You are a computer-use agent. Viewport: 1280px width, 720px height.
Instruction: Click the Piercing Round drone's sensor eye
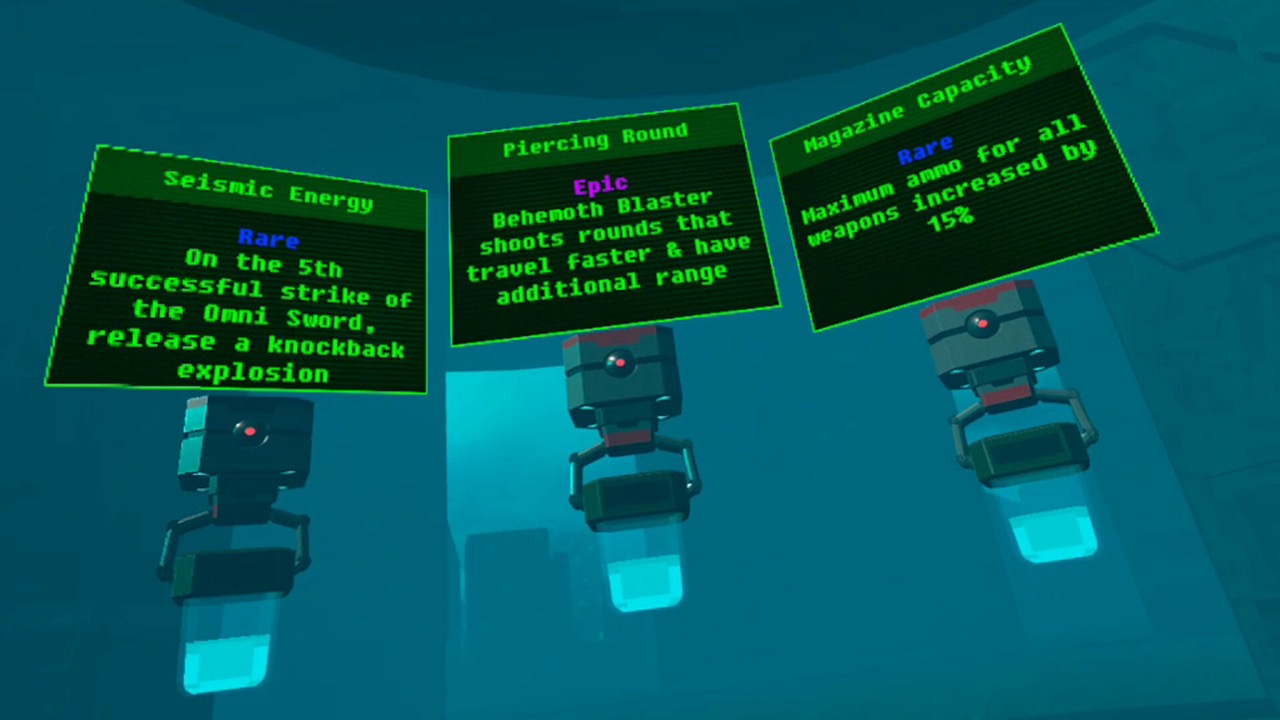620,362
